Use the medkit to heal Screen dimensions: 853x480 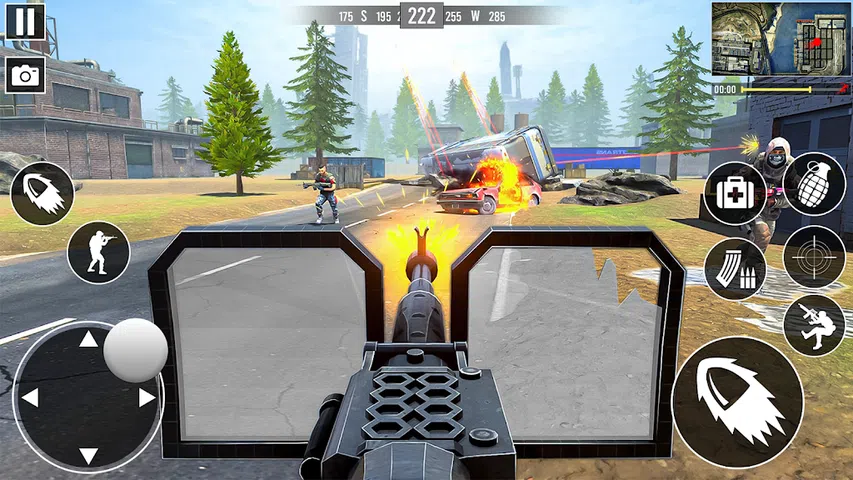(x=734, y=193)
